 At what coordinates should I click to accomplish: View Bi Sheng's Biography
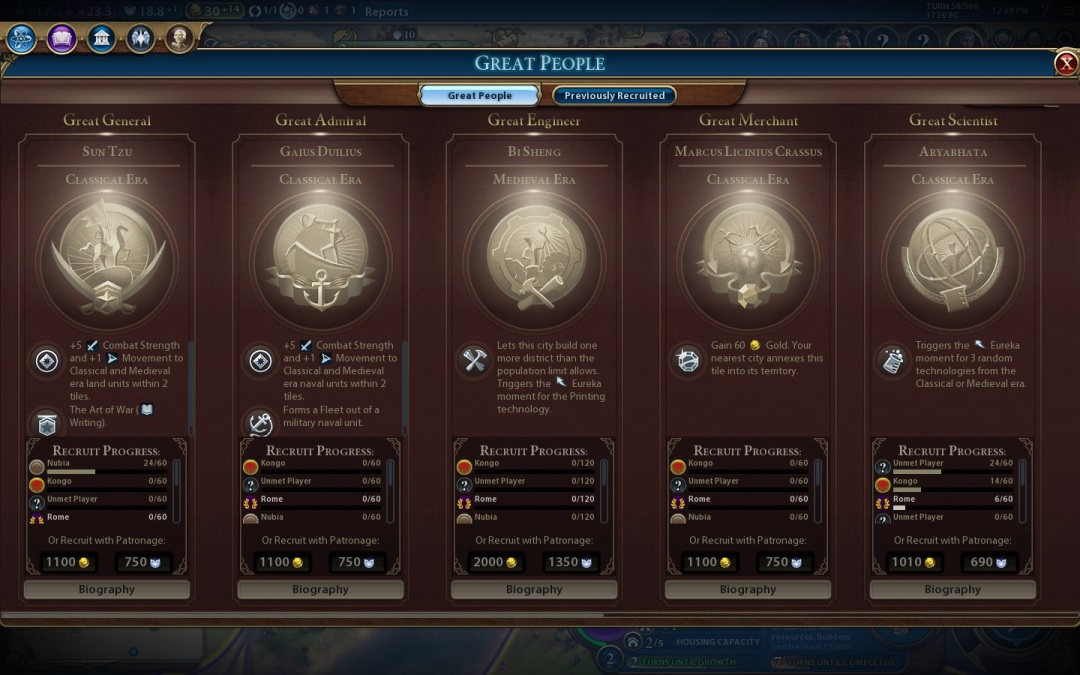[x=534, y=590]
